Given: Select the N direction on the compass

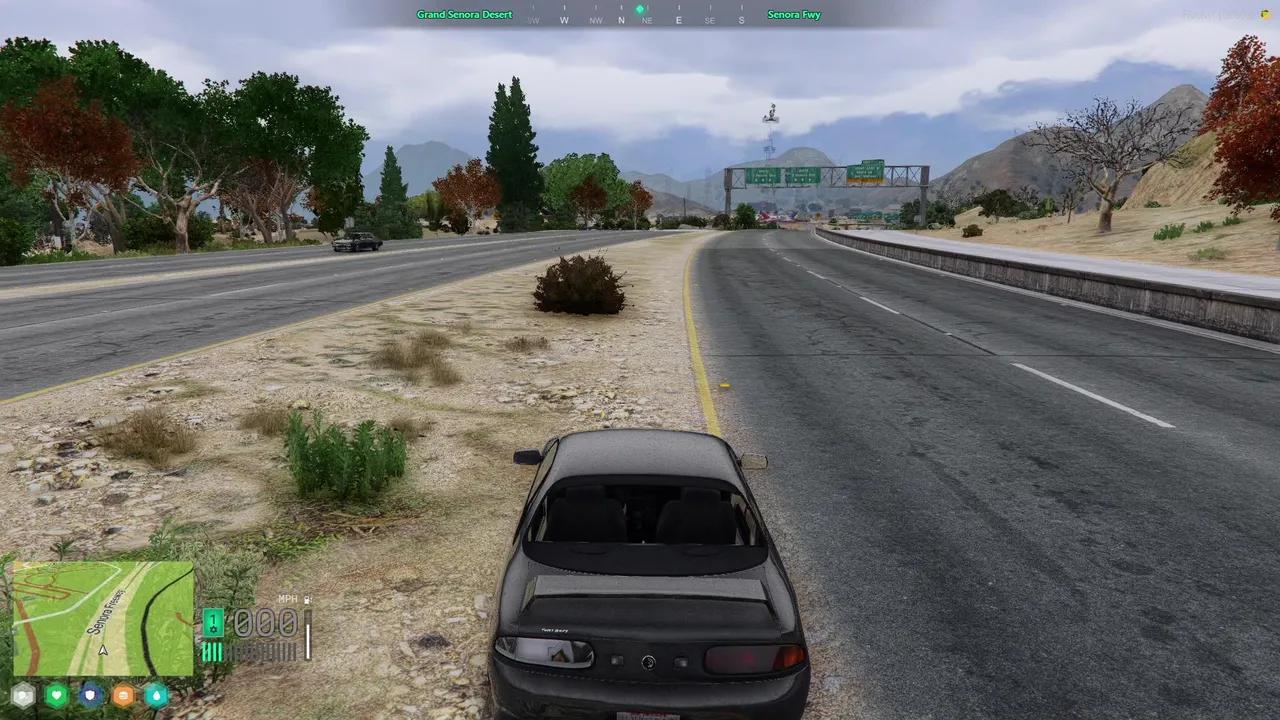Looking at the screenshot, I should [x=621, y=20].
